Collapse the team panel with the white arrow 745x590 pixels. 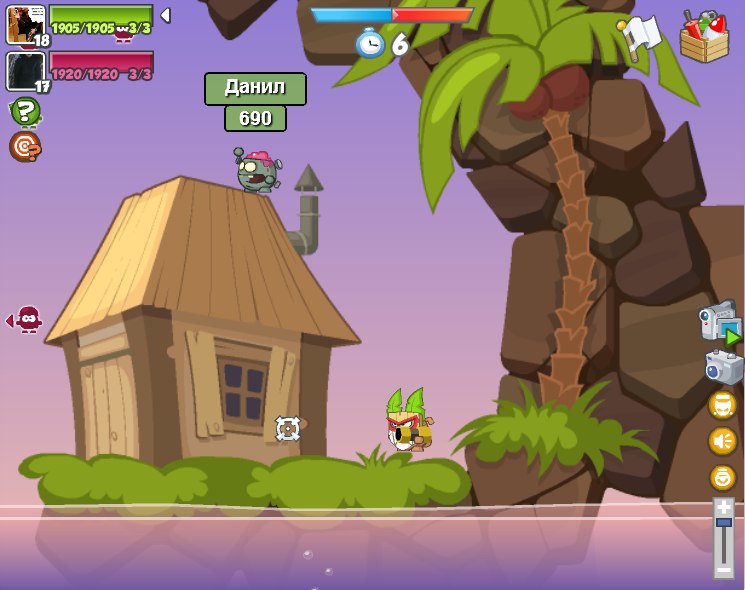pos(165,15)
